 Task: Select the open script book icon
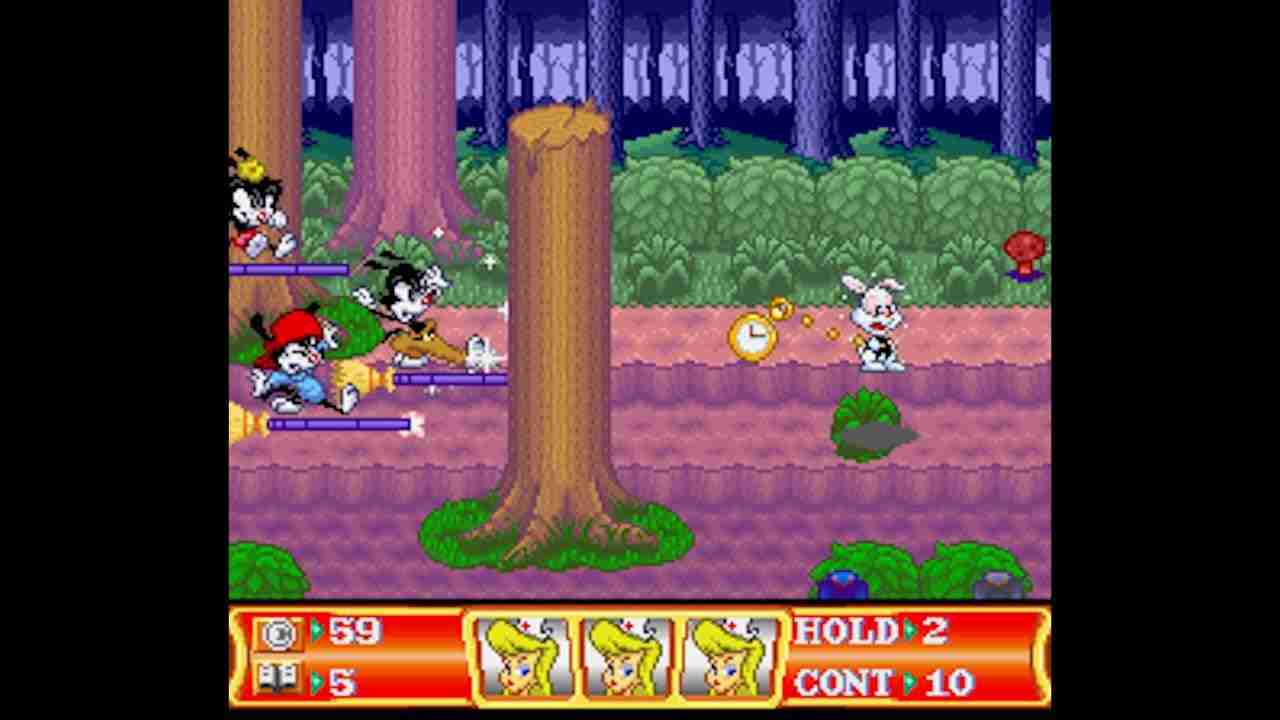point(278,680)
